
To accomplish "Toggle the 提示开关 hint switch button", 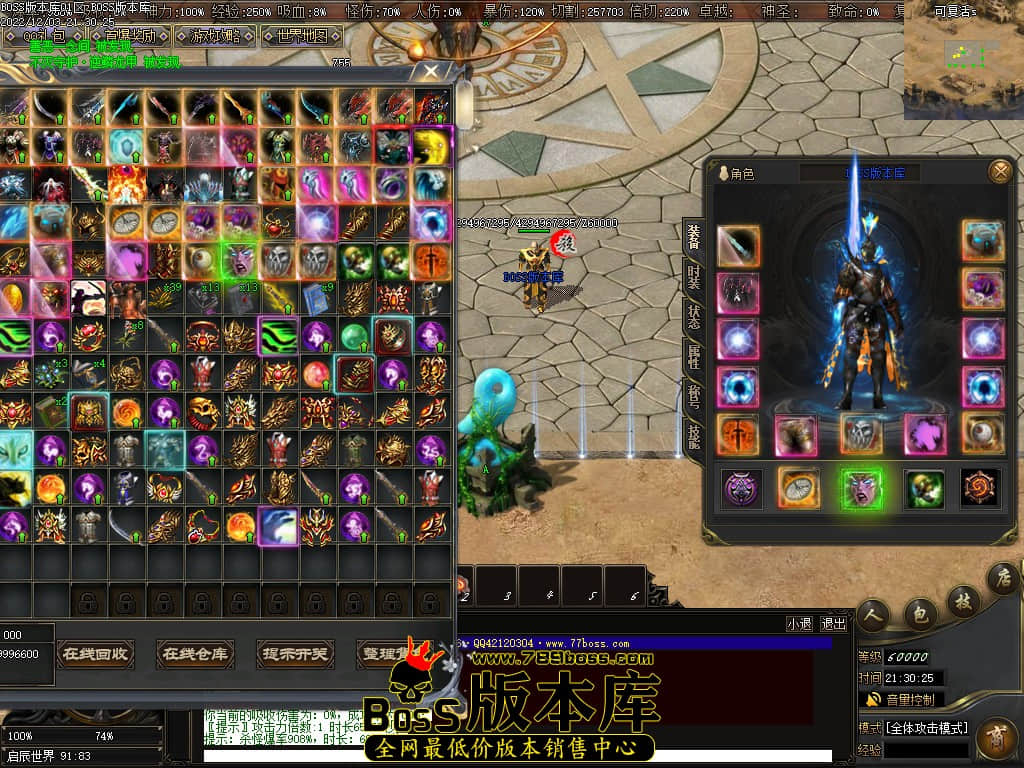I will pos(295,654).
